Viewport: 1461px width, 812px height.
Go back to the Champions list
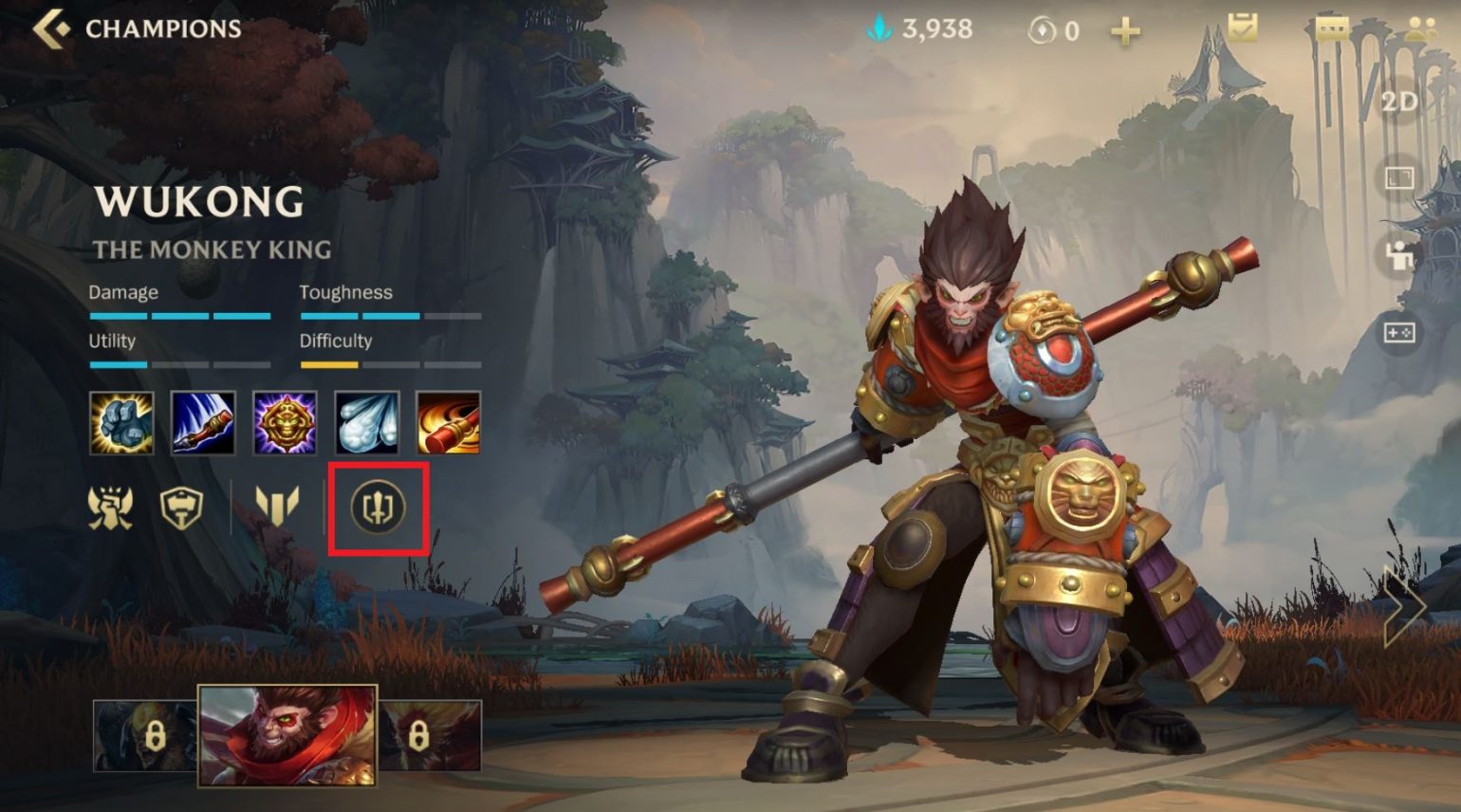pyautogui.click(x=52, y=28)
